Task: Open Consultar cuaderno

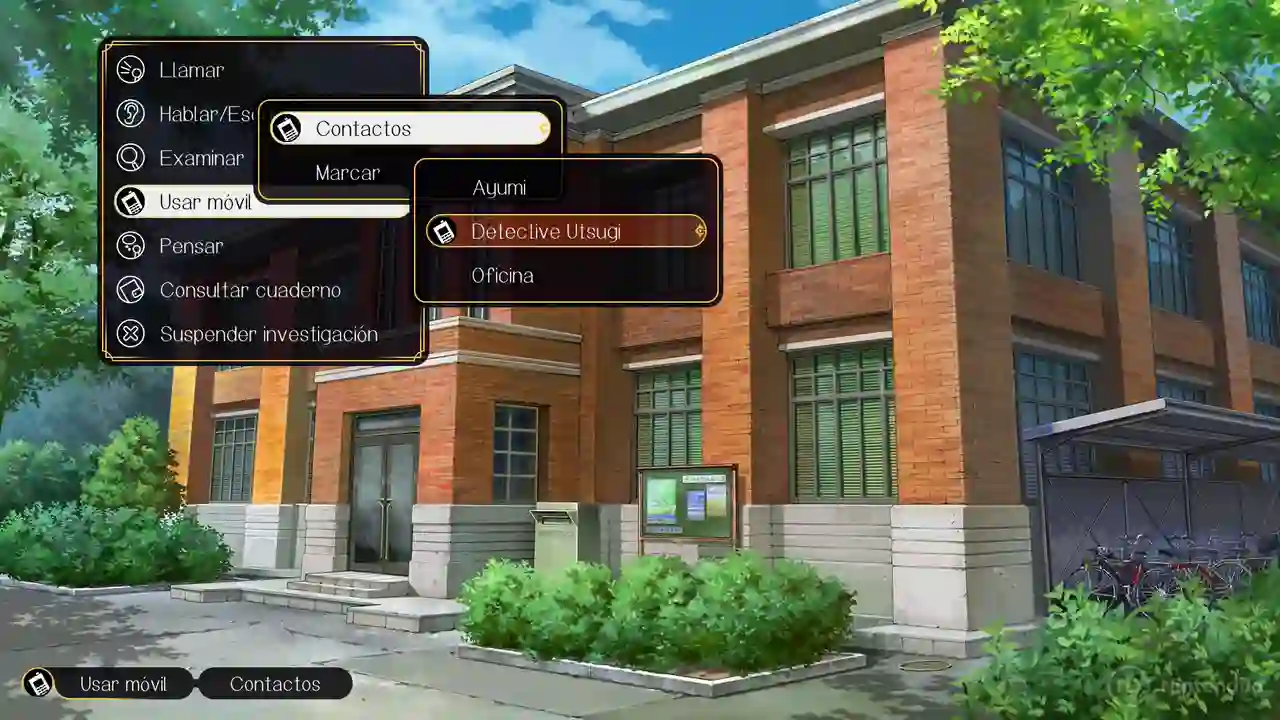Action: (250, 290)
